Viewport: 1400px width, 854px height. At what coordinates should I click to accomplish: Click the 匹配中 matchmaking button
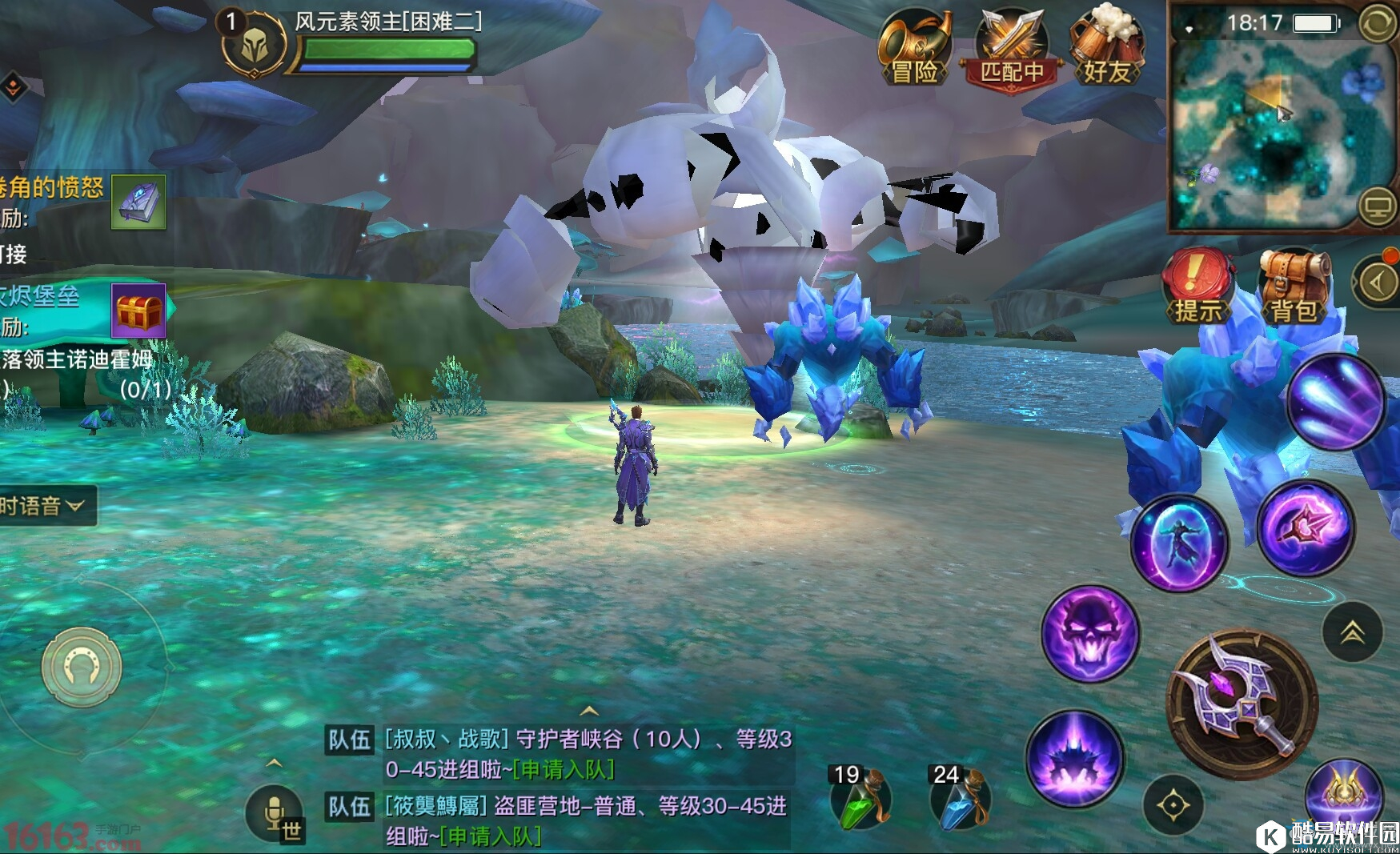click(x=1012, y=50)
